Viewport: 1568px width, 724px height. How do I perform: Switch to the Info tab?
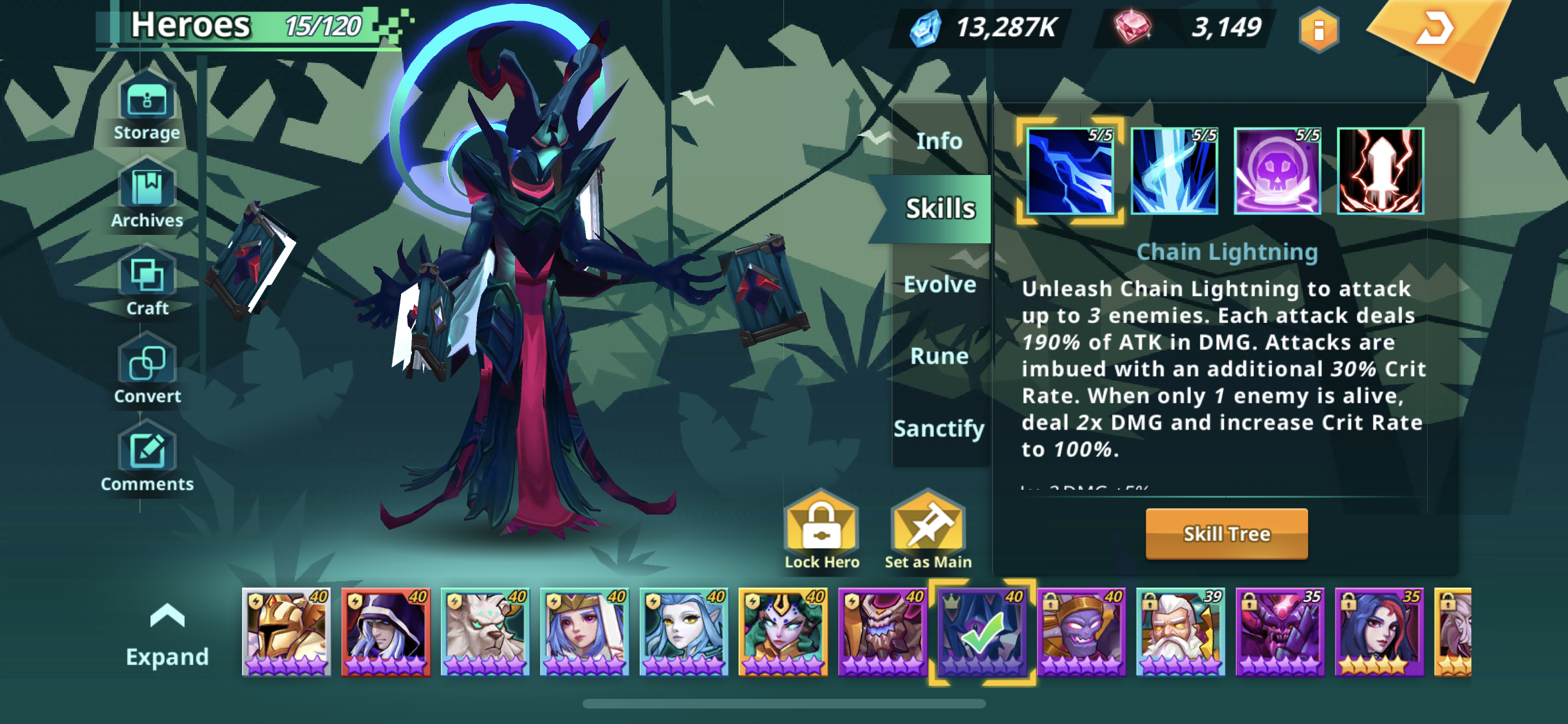pyautogui.click(x=939, y=141)
